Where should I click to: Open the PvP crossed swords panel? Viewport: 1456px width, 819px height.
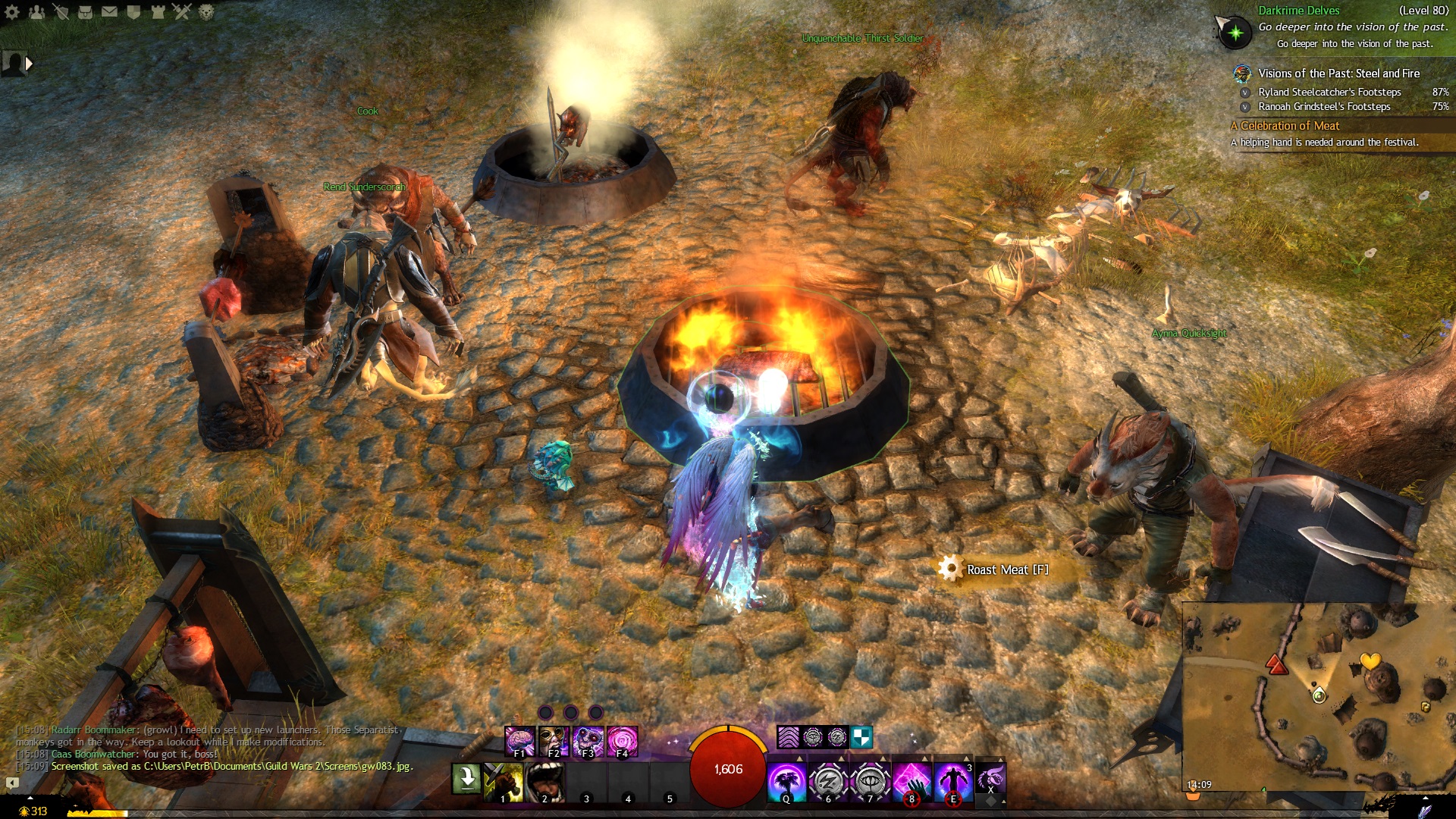(x=182, y=11)
